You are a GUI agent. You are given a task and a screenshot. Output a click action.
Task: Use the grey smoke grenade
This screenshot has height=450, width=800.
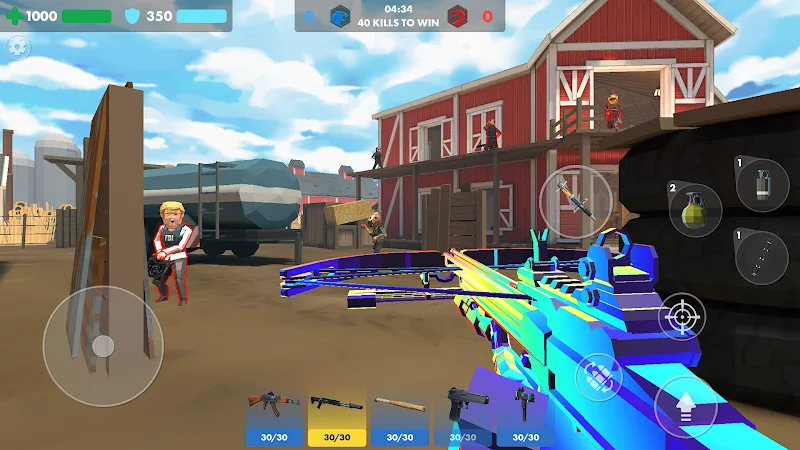[762, 185]
